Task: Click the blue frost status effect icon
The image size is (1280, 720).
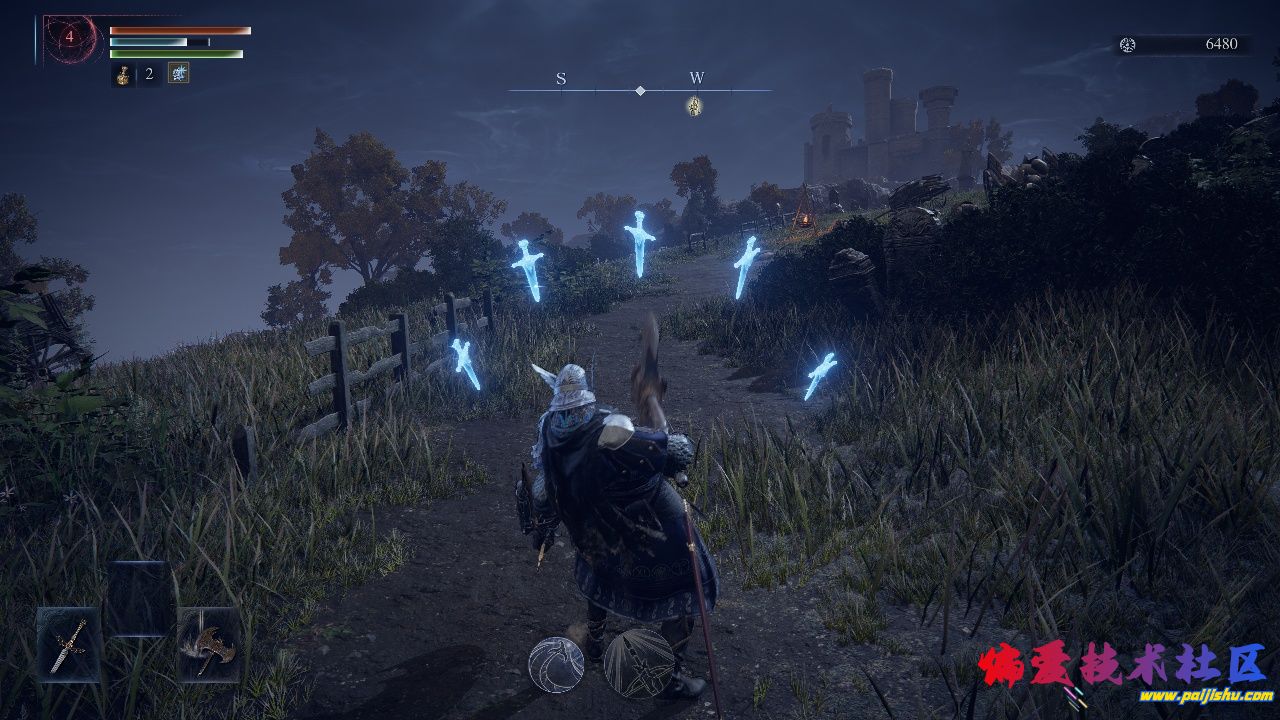Action: tap(178, 73)
